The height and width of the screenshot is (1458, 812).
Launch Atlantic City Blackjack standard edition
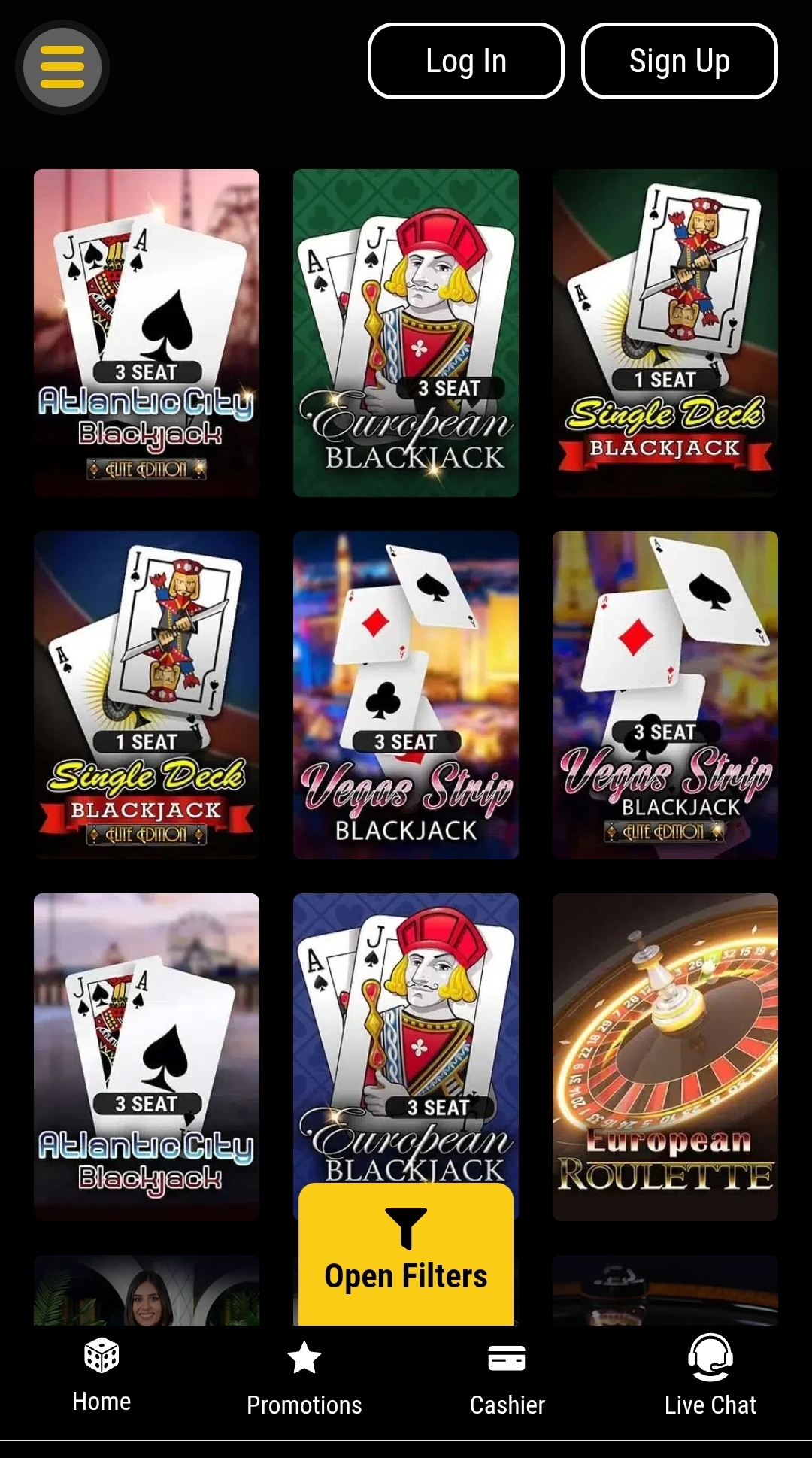tap(147, 1056)
